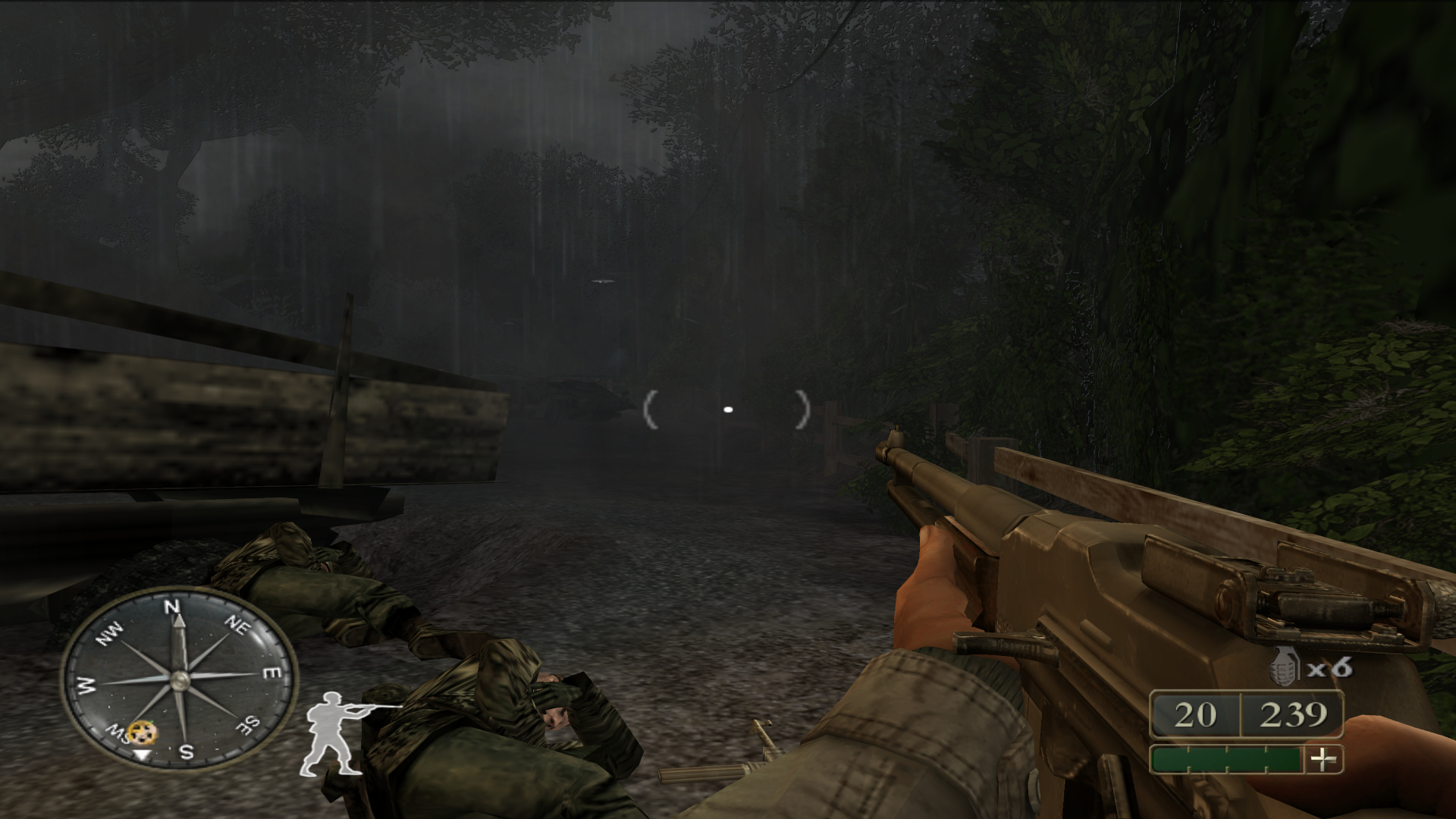1456x819 pixels.
Task: Click the W direction on the compass rim
Action: [x=86, y=684]
